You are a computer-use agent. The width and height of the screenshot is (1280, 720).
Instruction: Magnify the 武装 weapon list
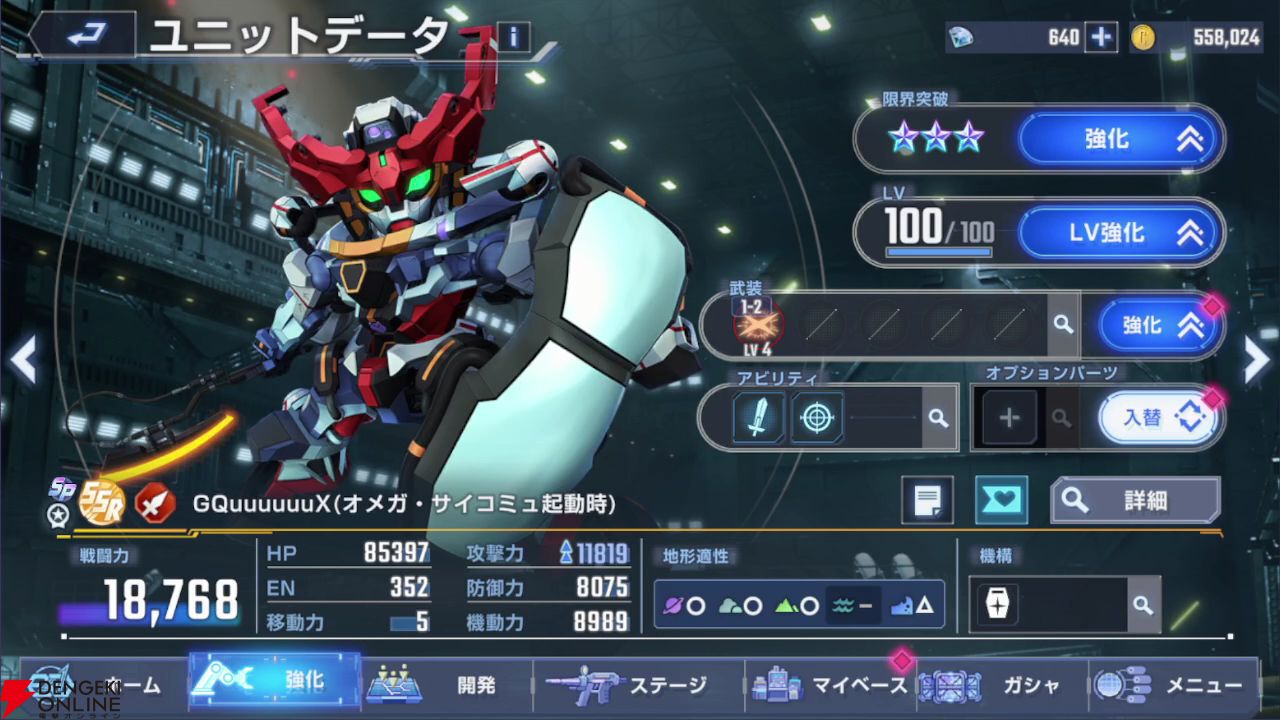[1063, 325]
